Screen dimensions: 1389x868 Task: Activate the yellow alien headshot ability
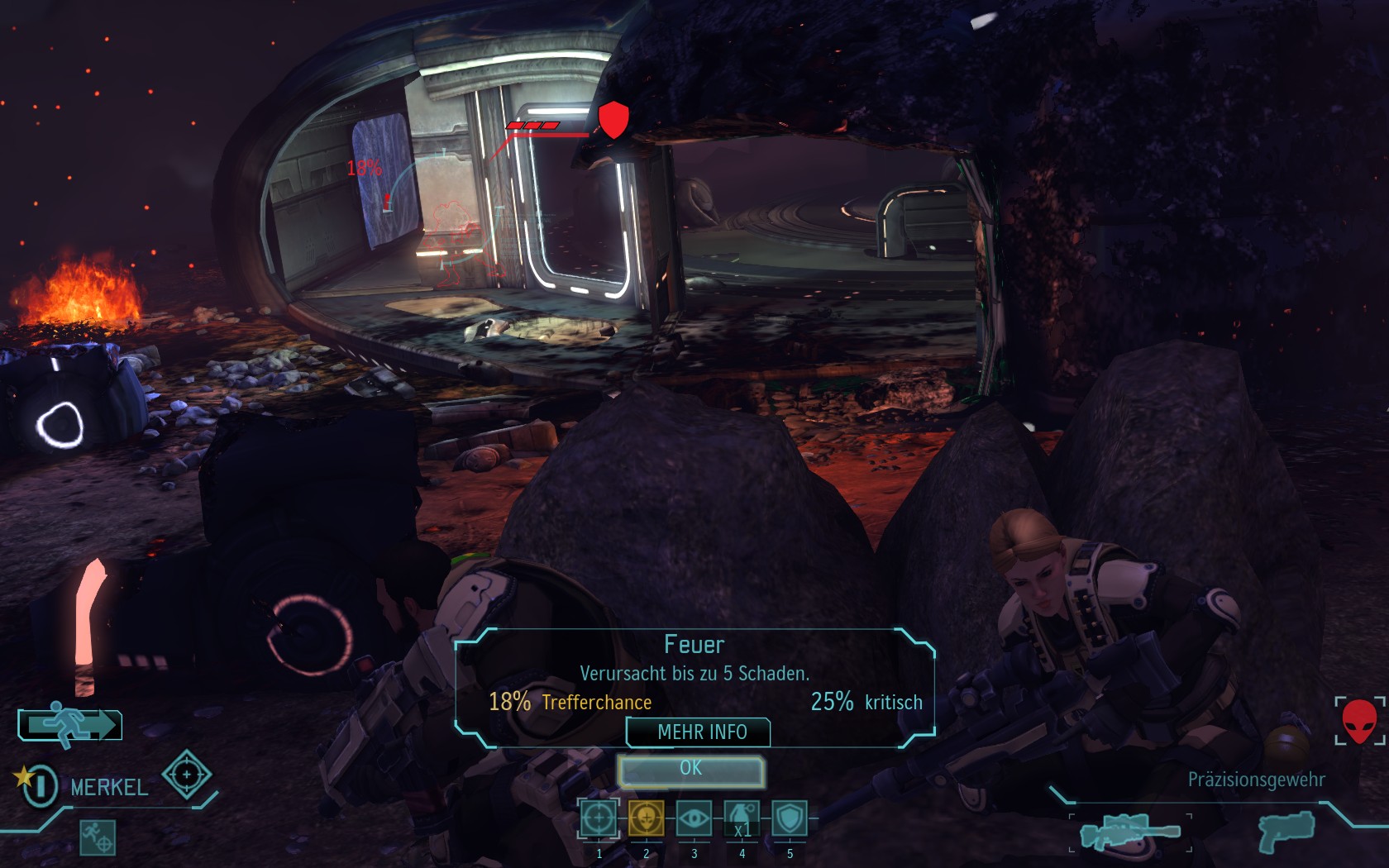coord(646,818)
